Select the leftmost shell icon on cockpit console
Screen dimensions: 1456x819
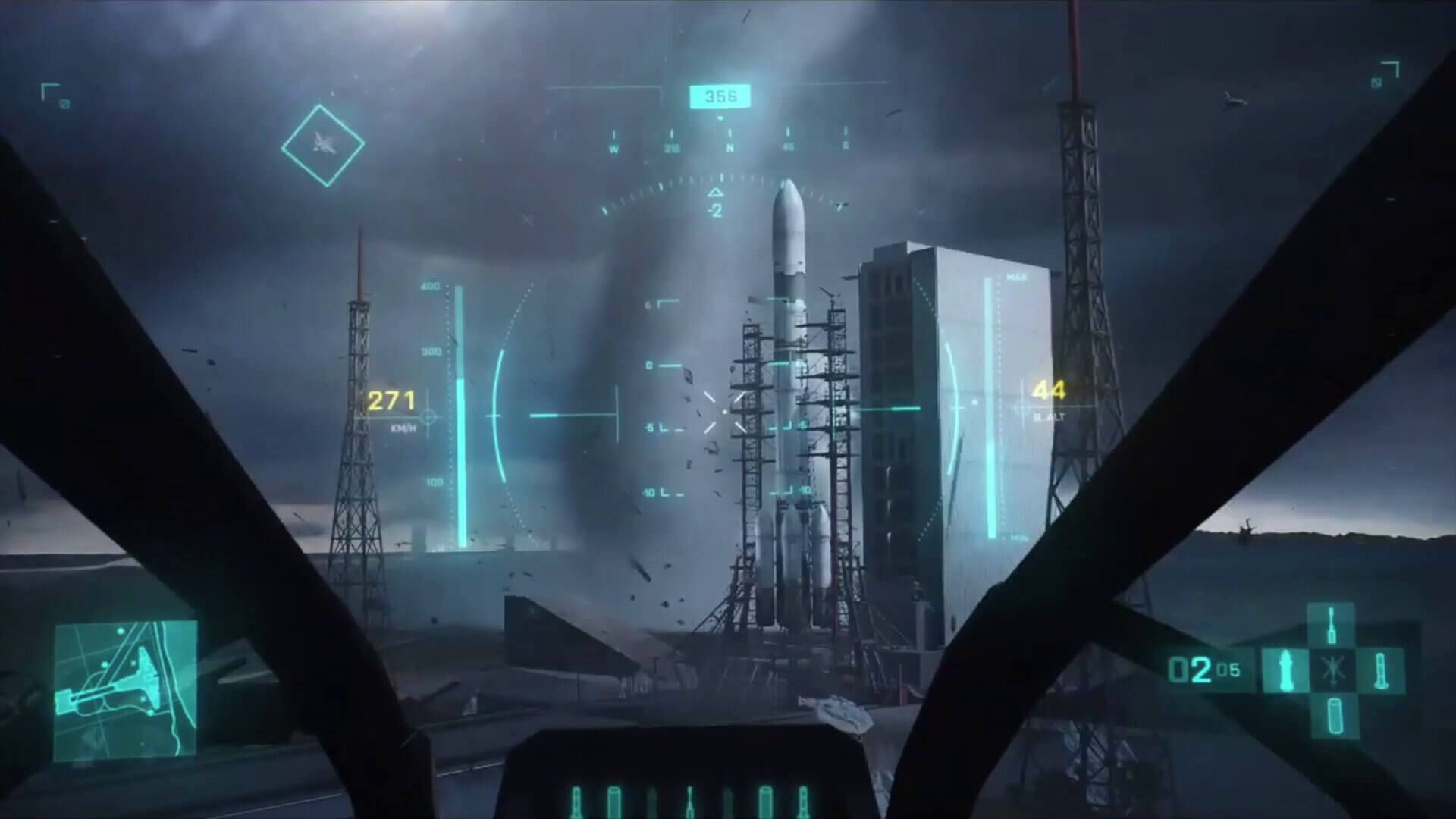(576, 800)
